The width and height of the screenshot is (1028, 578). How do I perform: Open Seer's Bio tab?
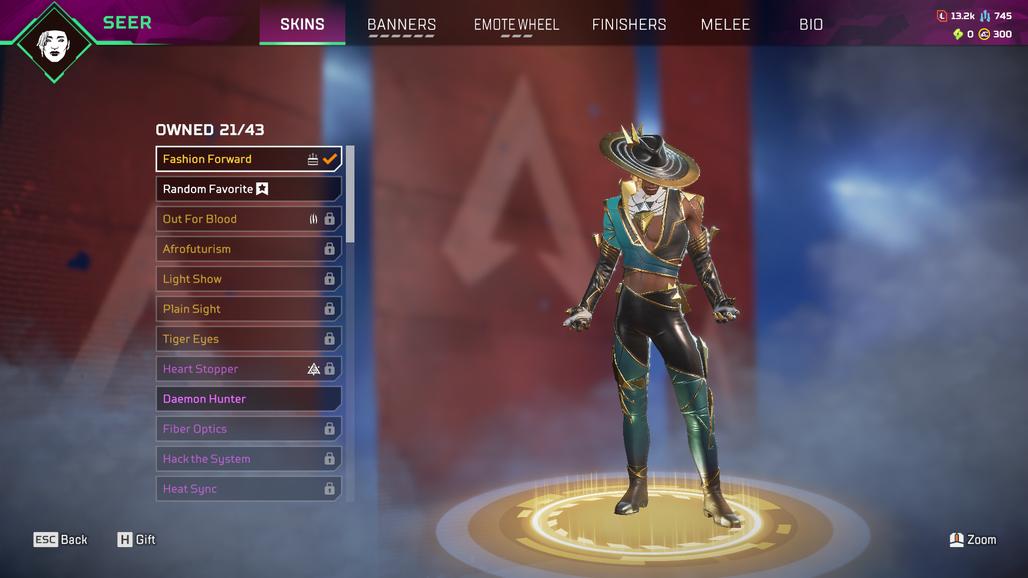coord(811,24)
